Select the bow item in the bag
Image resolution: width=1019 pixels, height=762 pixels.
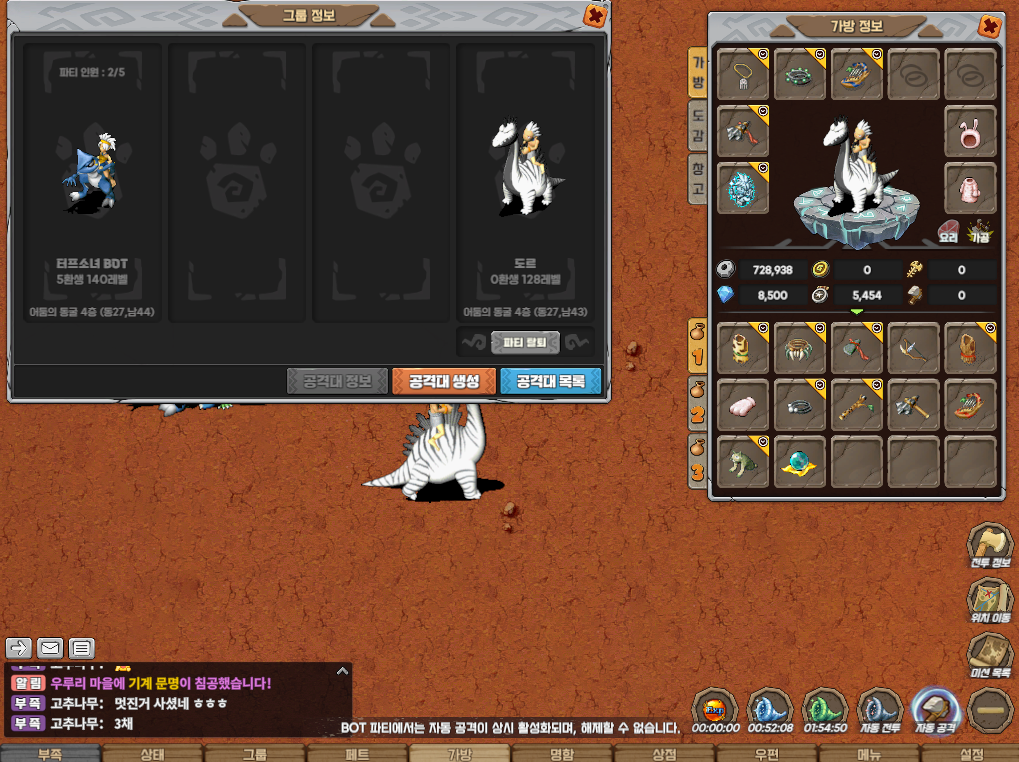point(913,347)
